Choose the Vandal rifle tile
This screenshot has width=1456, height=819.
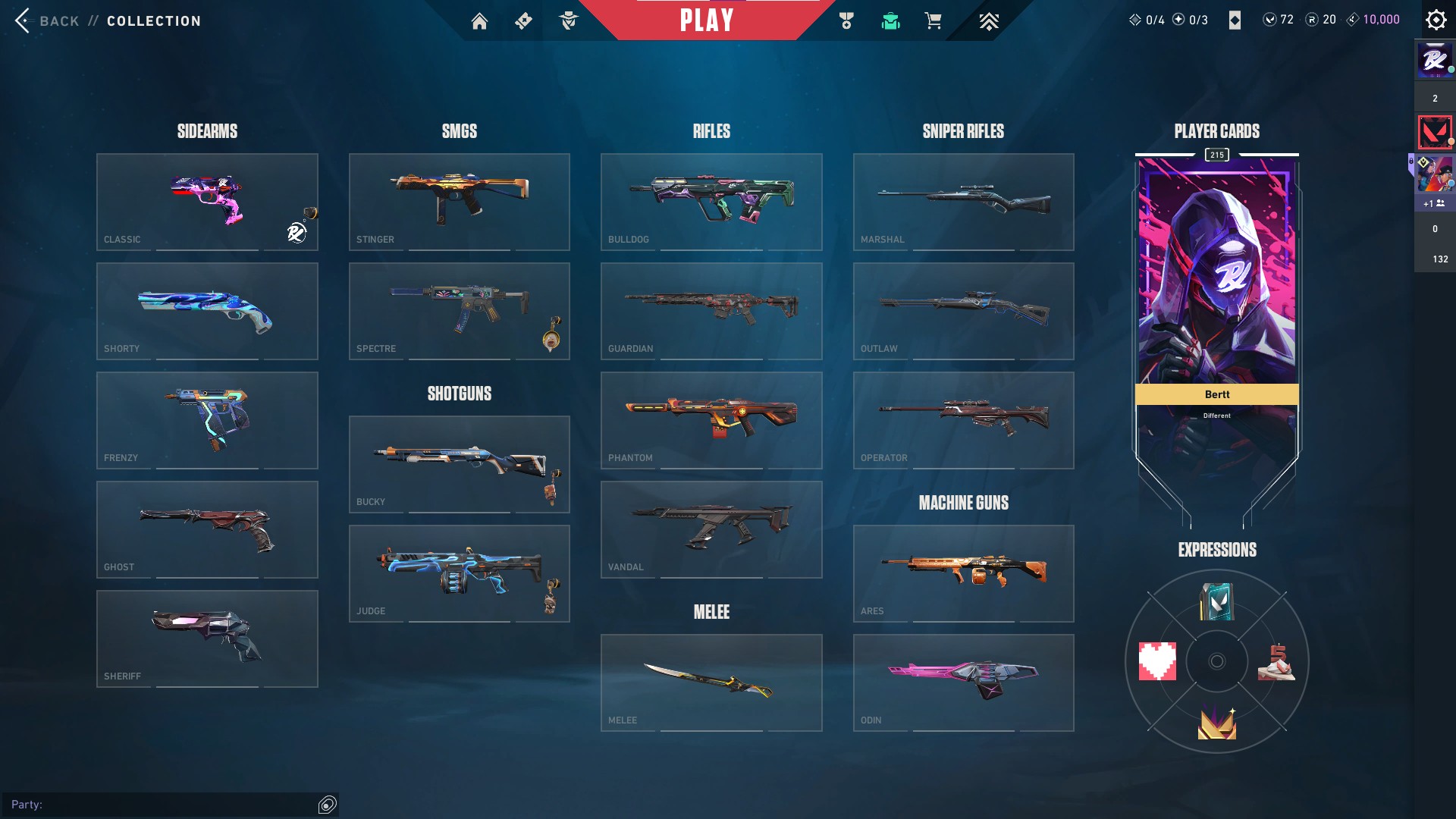coord(711,529)
